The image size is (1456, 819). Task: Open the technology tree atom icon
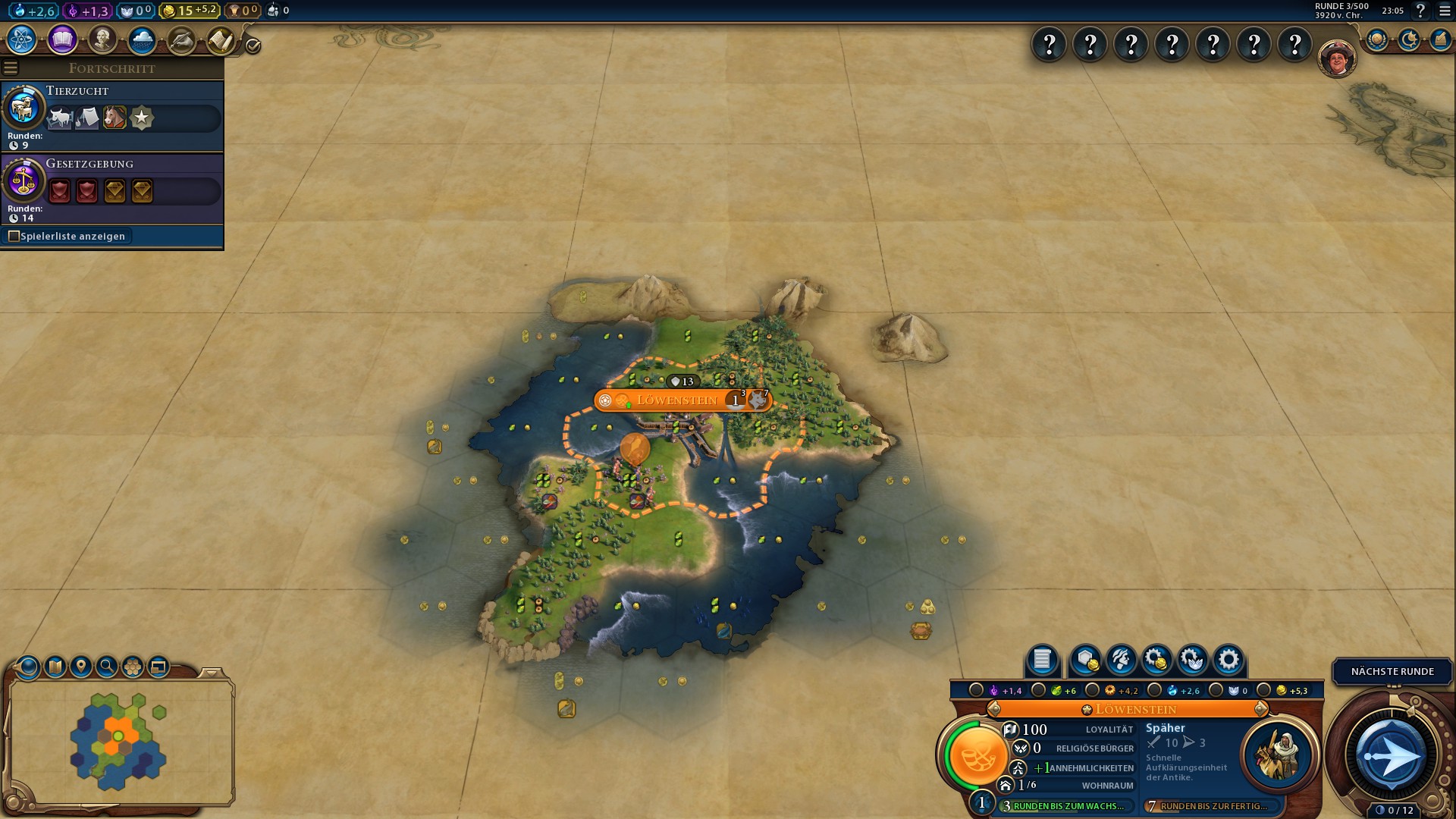22,39
